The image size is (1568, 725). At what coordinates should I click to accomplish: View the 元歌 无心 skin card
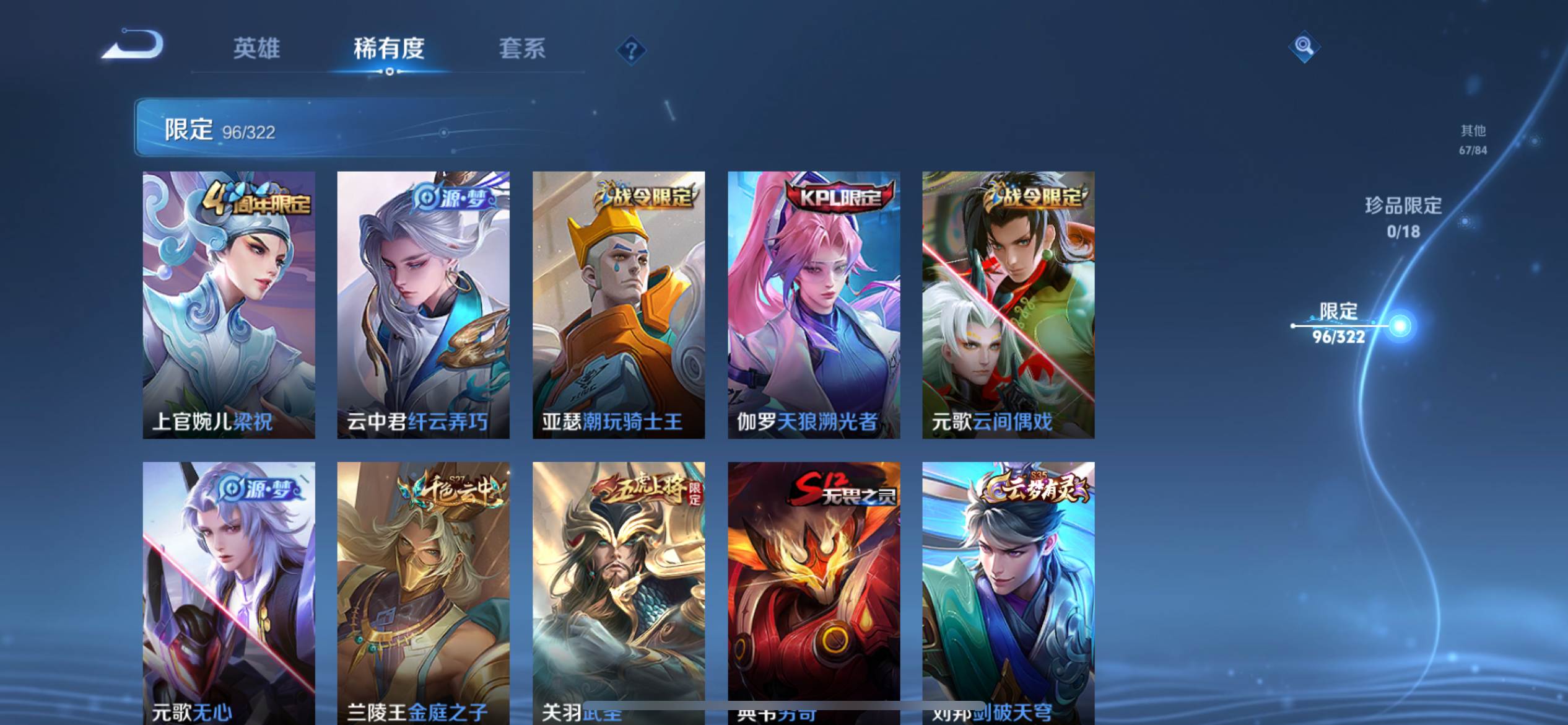[x=229, y=589]
